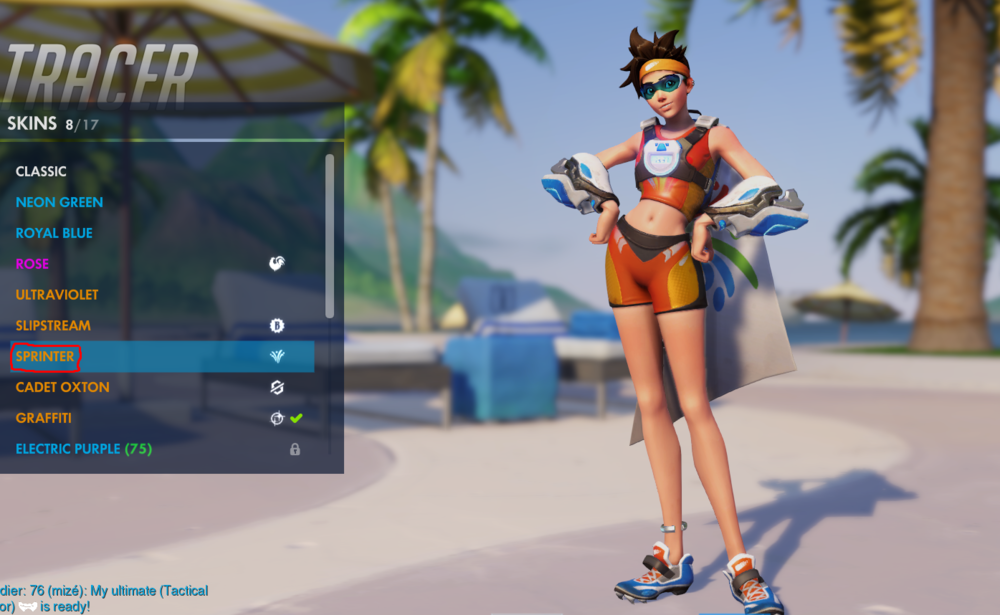Equip the Graffiti skin

pyautogui.click(x=43, y=418)
